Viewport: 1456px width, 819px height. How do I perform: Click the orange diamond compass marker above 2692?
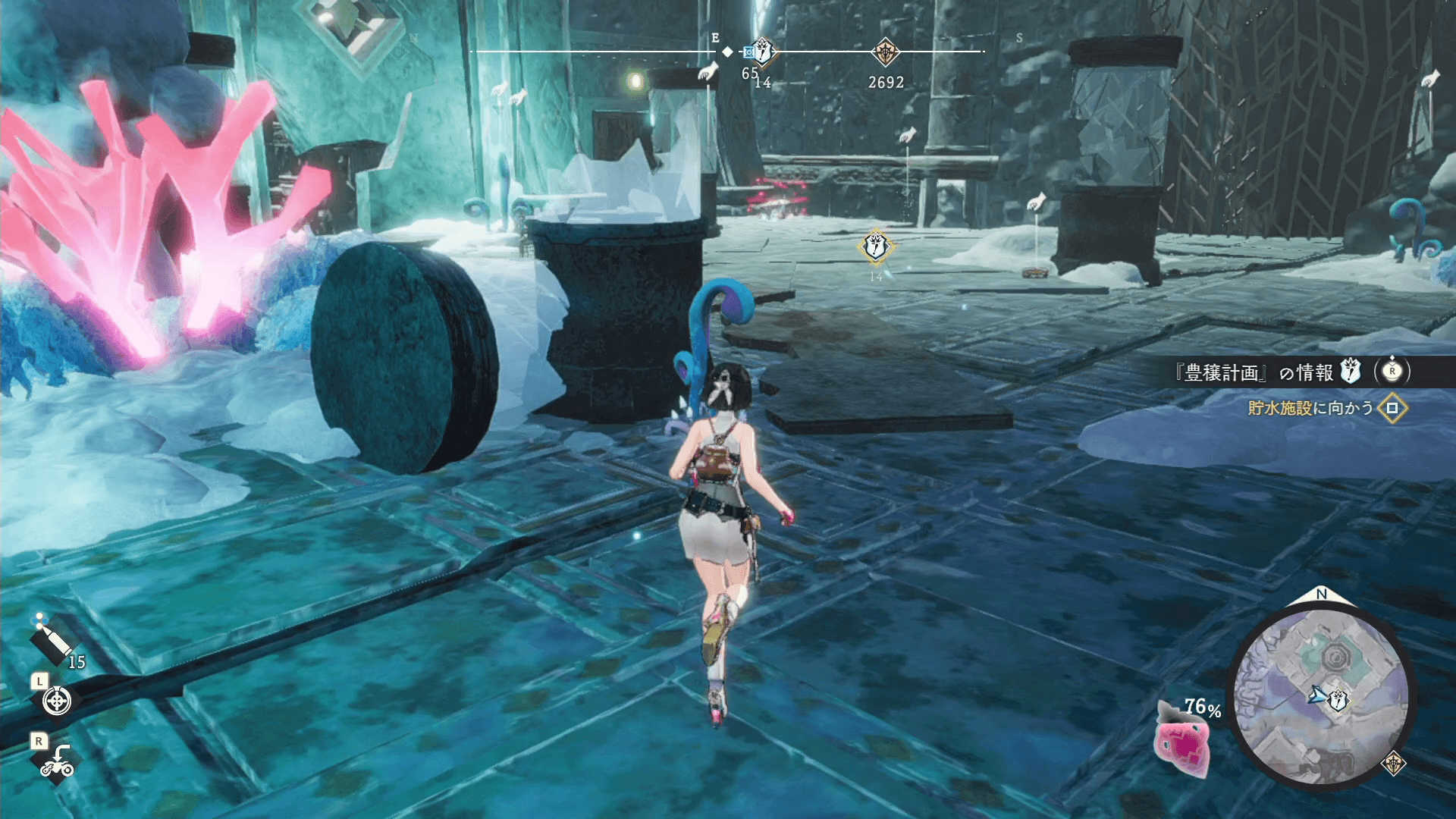pyautogui.click(x=885, y=52)
